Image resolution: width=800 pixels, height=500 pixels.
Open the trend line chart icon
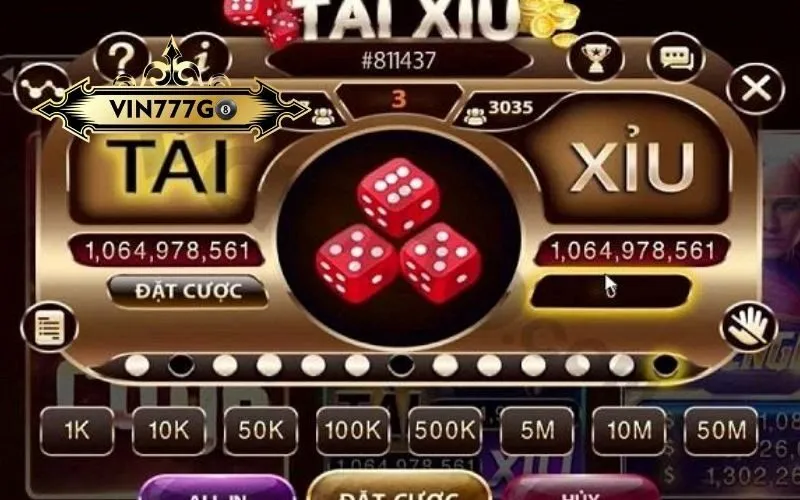point(41,87)
